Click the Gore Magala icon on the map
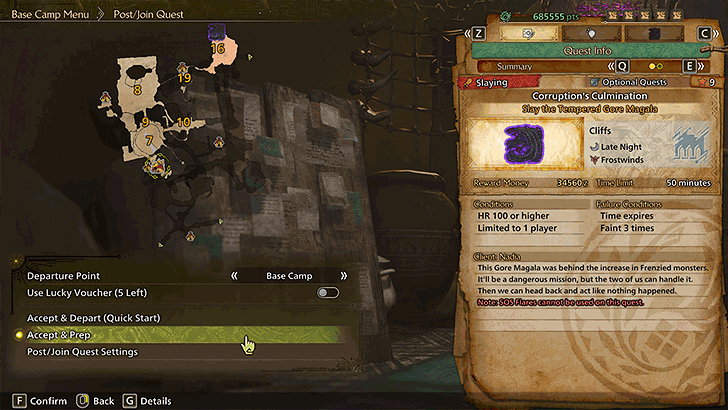728x410 pixels. point(217,33)
